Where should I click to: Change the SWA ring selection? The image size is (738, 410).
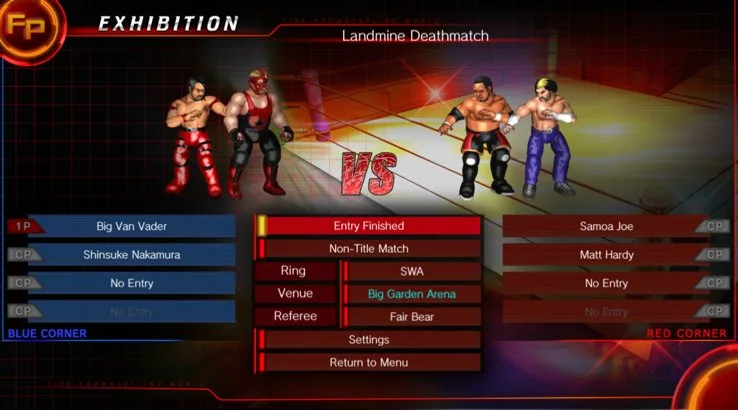click(x=412, y=271)
